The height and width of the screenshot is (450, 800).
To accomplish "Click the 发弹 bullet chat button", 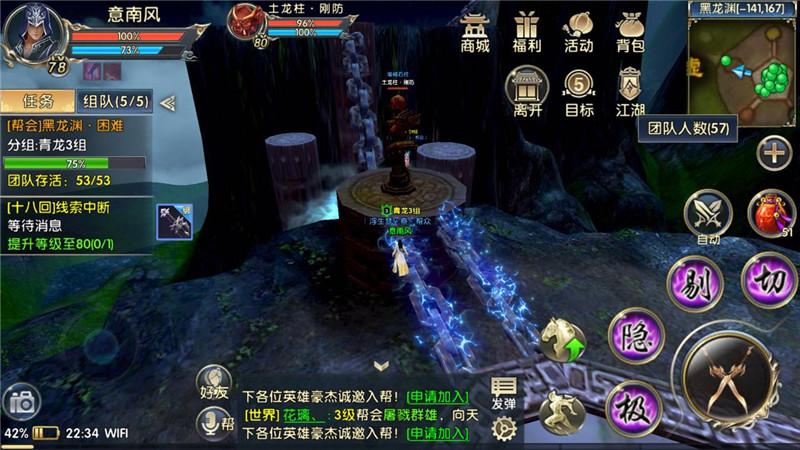I will [504, 394].
